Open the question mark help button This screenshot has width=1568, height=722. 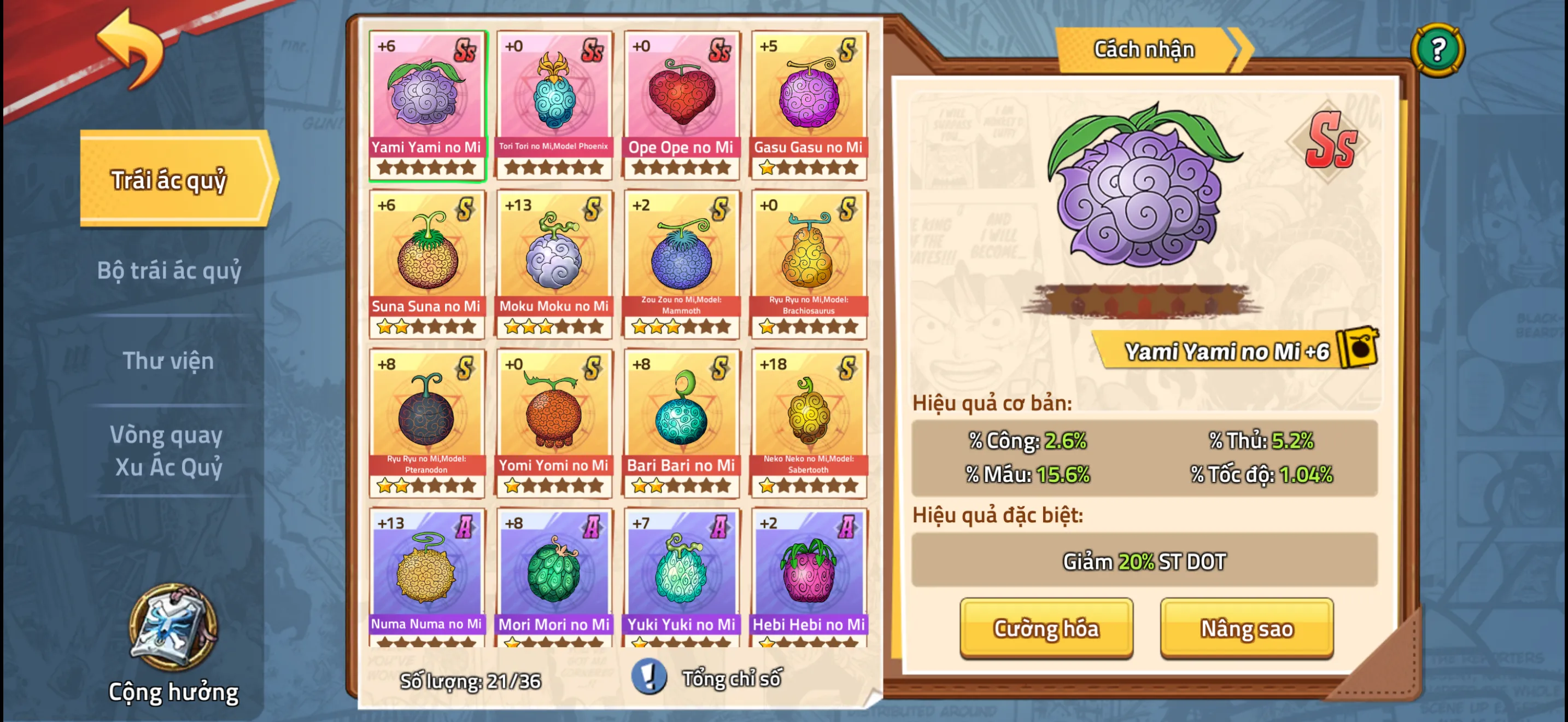(1437, 50)
